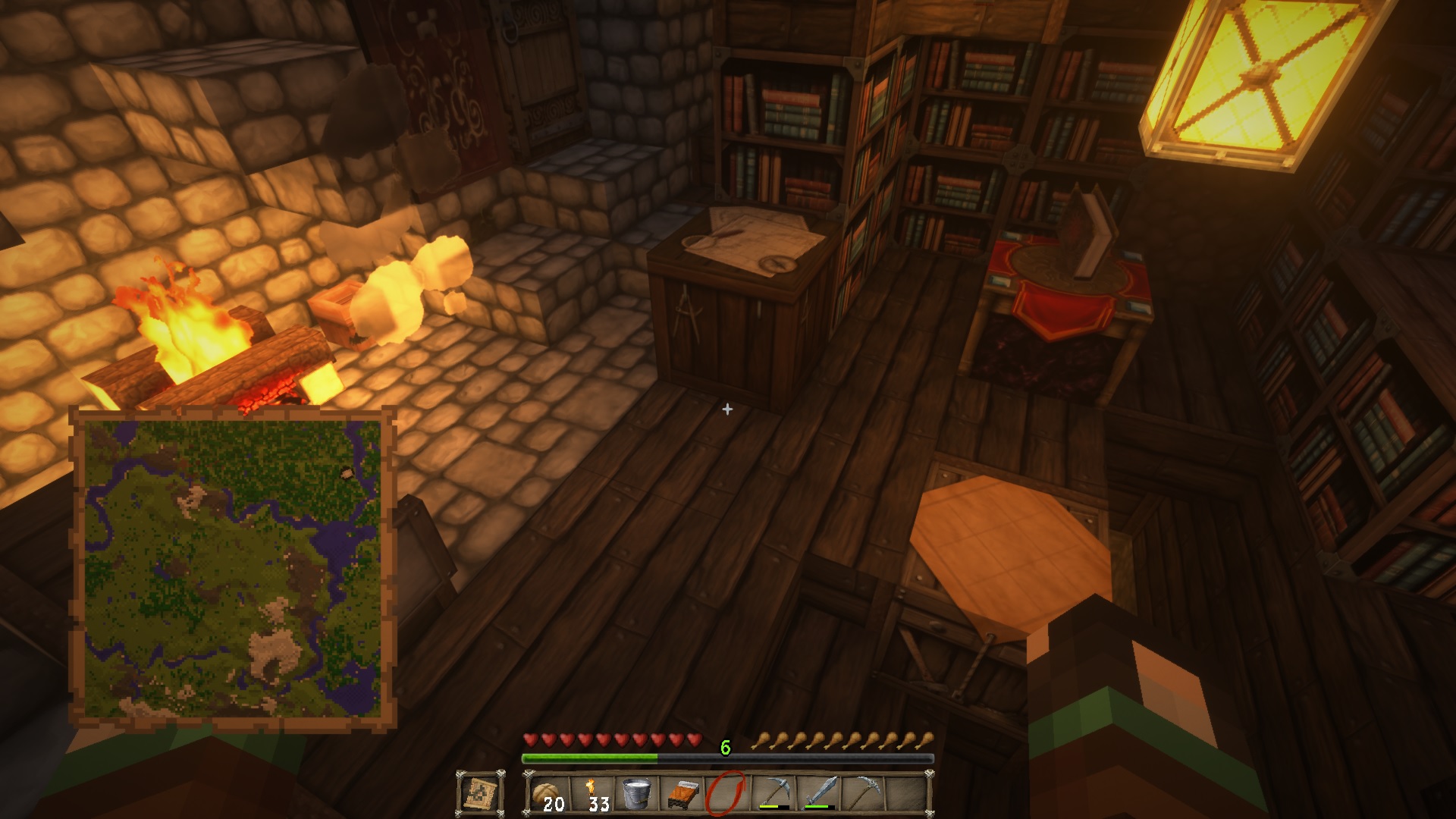Select the bread stack hotbar slot
The height and width of the screenshot is (819, 1456).
[548, 794]
